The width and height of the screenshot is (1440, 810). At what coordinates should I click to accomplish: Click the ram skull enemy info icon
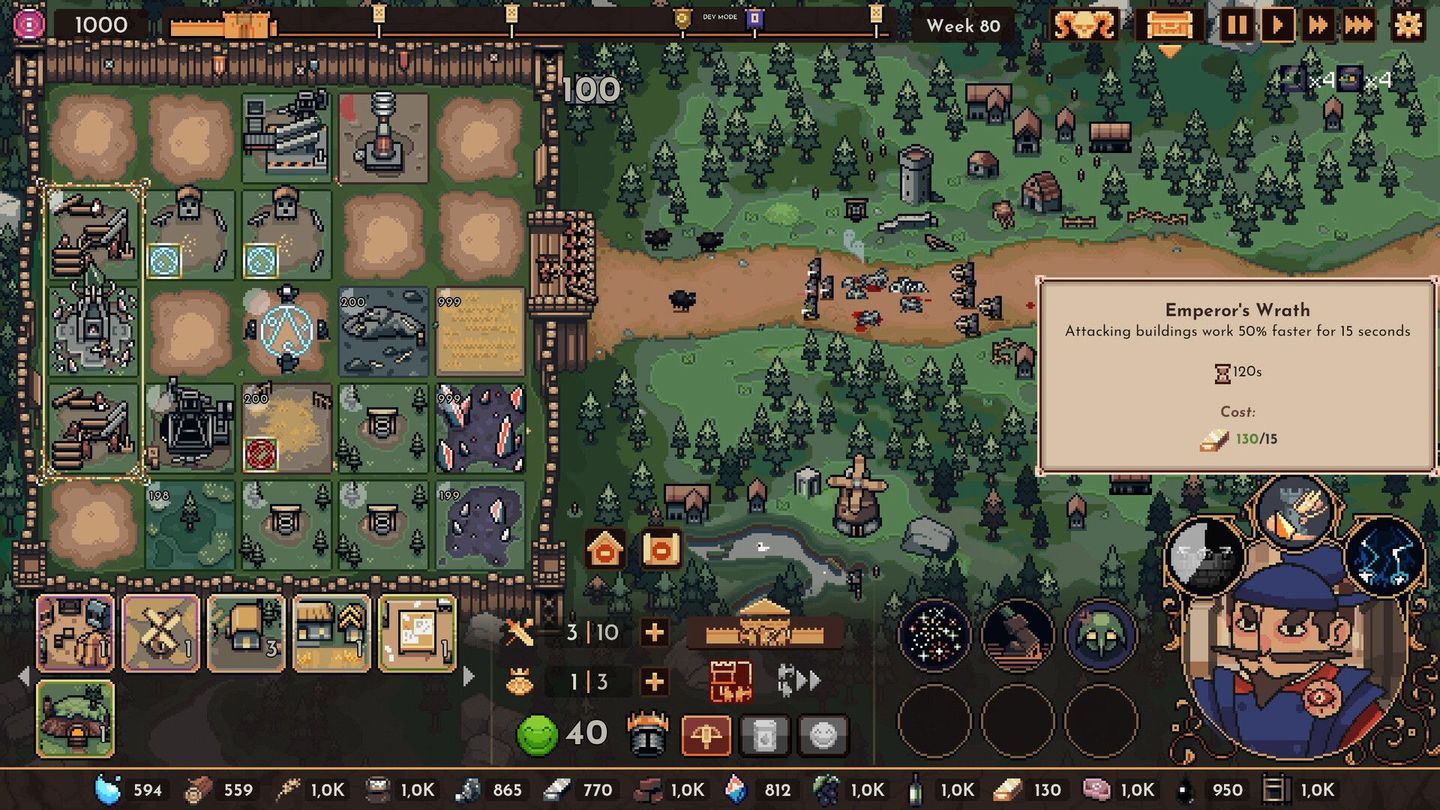[x=1082, y=25]
